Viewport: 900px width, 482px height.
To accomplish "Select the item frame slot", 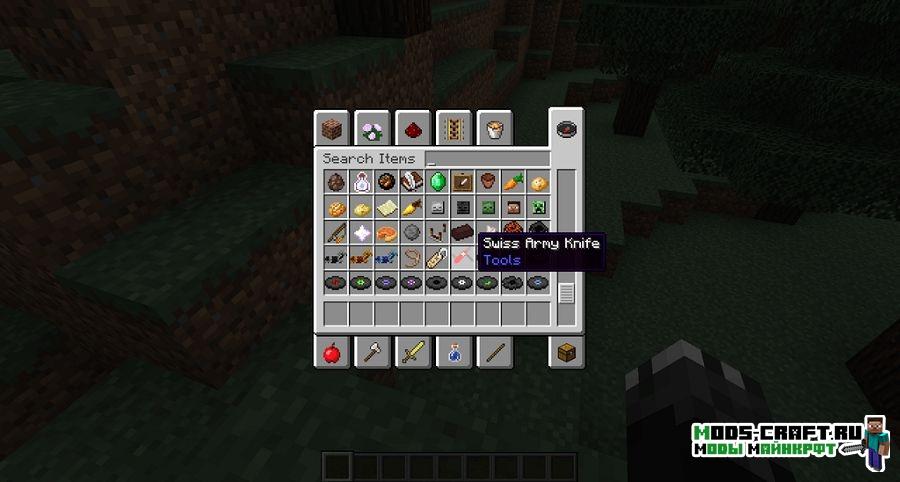I will click(x=462, y=182).
